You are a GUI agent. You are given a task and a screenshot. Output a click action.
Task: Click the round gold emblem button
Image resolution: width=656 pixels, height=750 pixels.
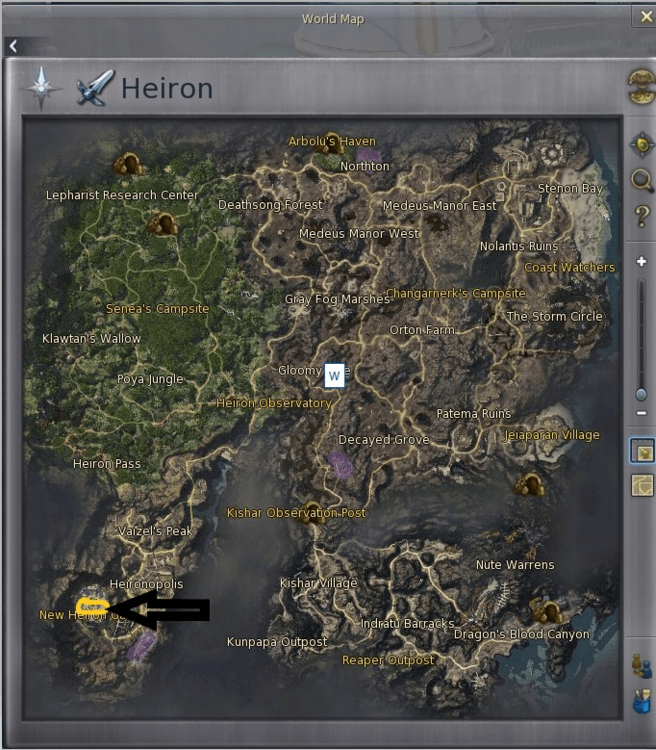point(641,84)
